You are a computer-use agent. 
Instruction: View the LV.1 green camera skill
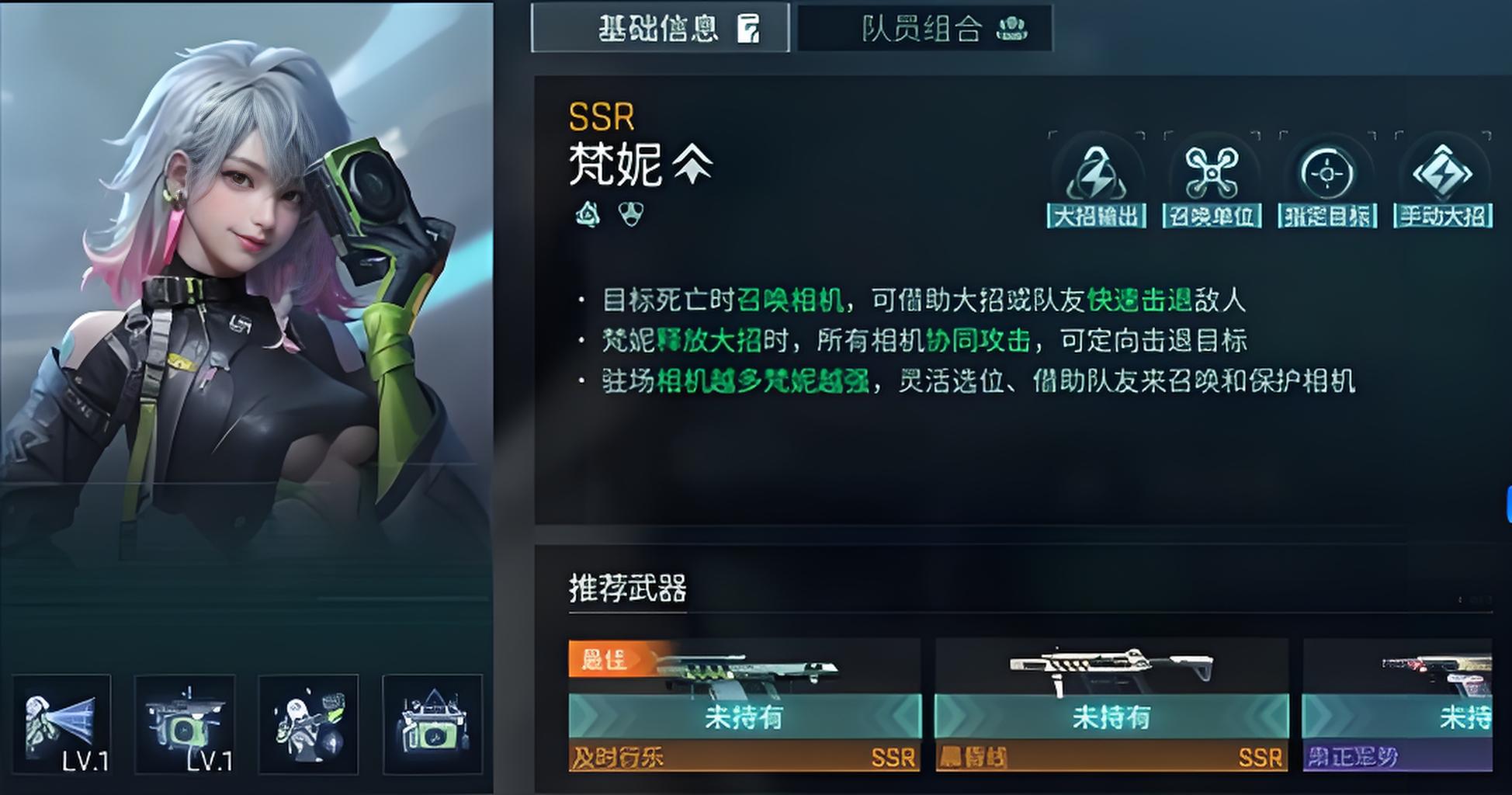[x=185, y=724]
